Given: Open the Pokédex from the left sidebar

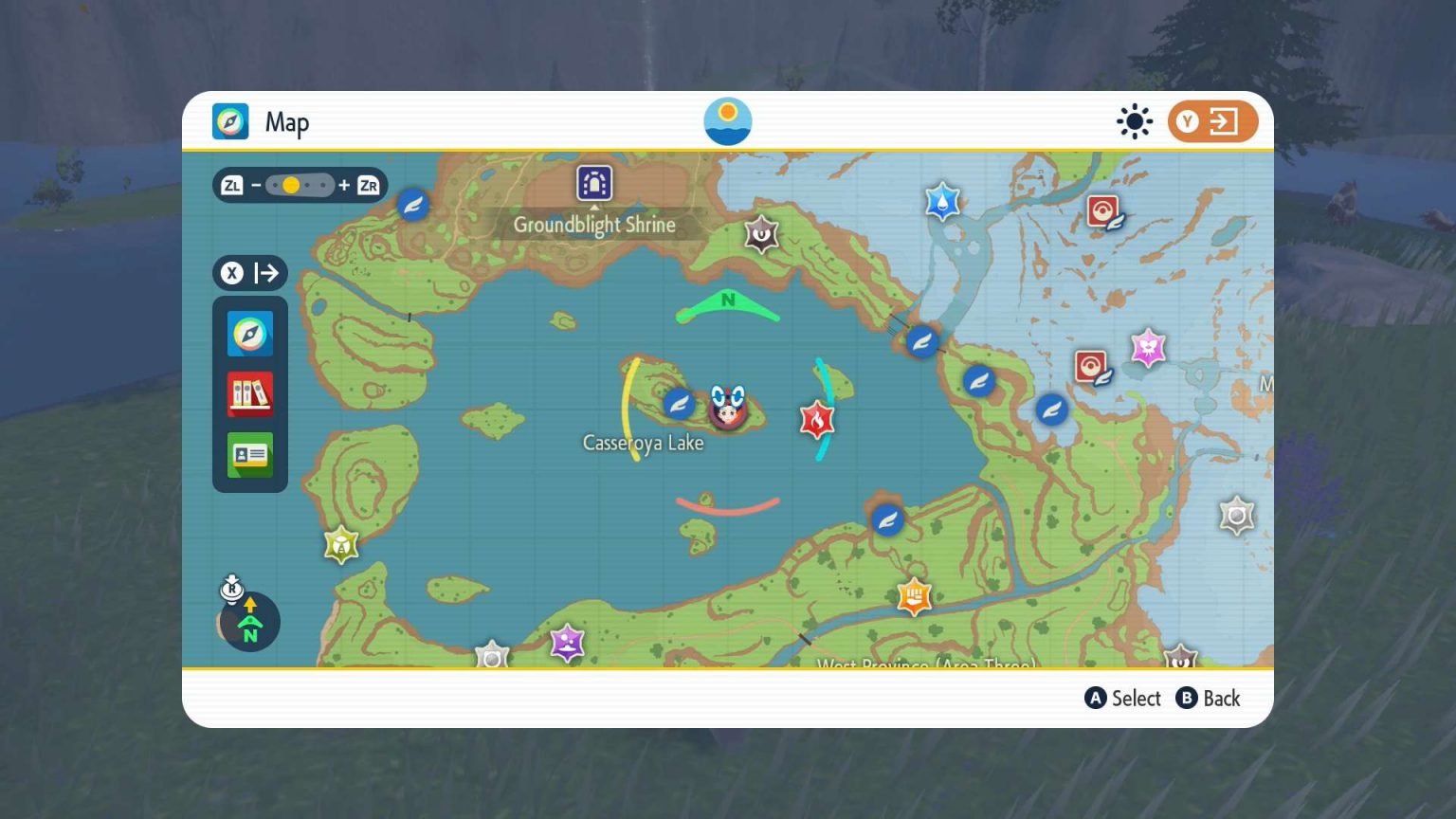Looking at the screenshot, I should pyautogui.click(x=249, y=394).
